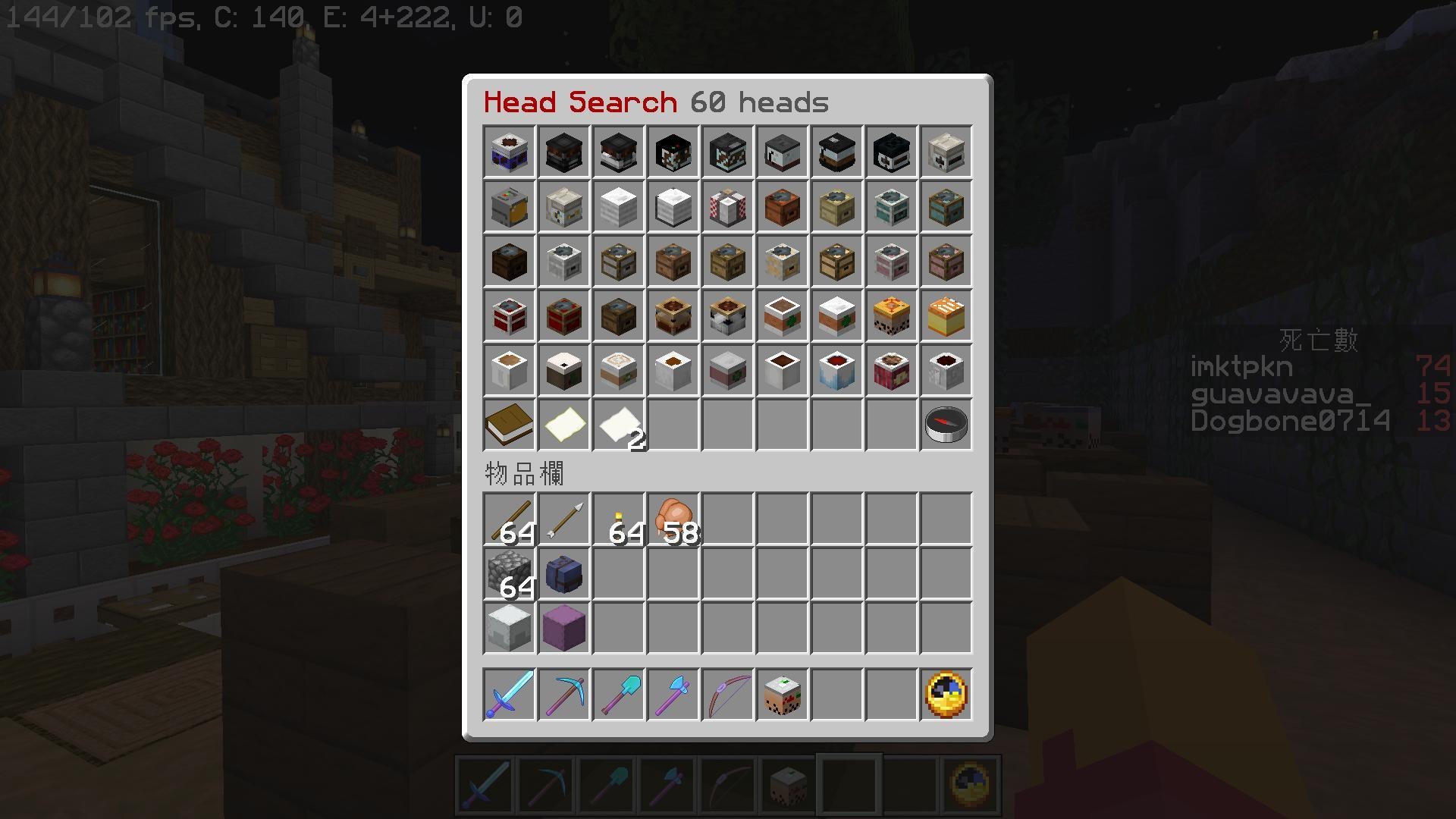Click the 64 glowstone dust stack
The image size is (1456, 819).
[x=617, y=519]
